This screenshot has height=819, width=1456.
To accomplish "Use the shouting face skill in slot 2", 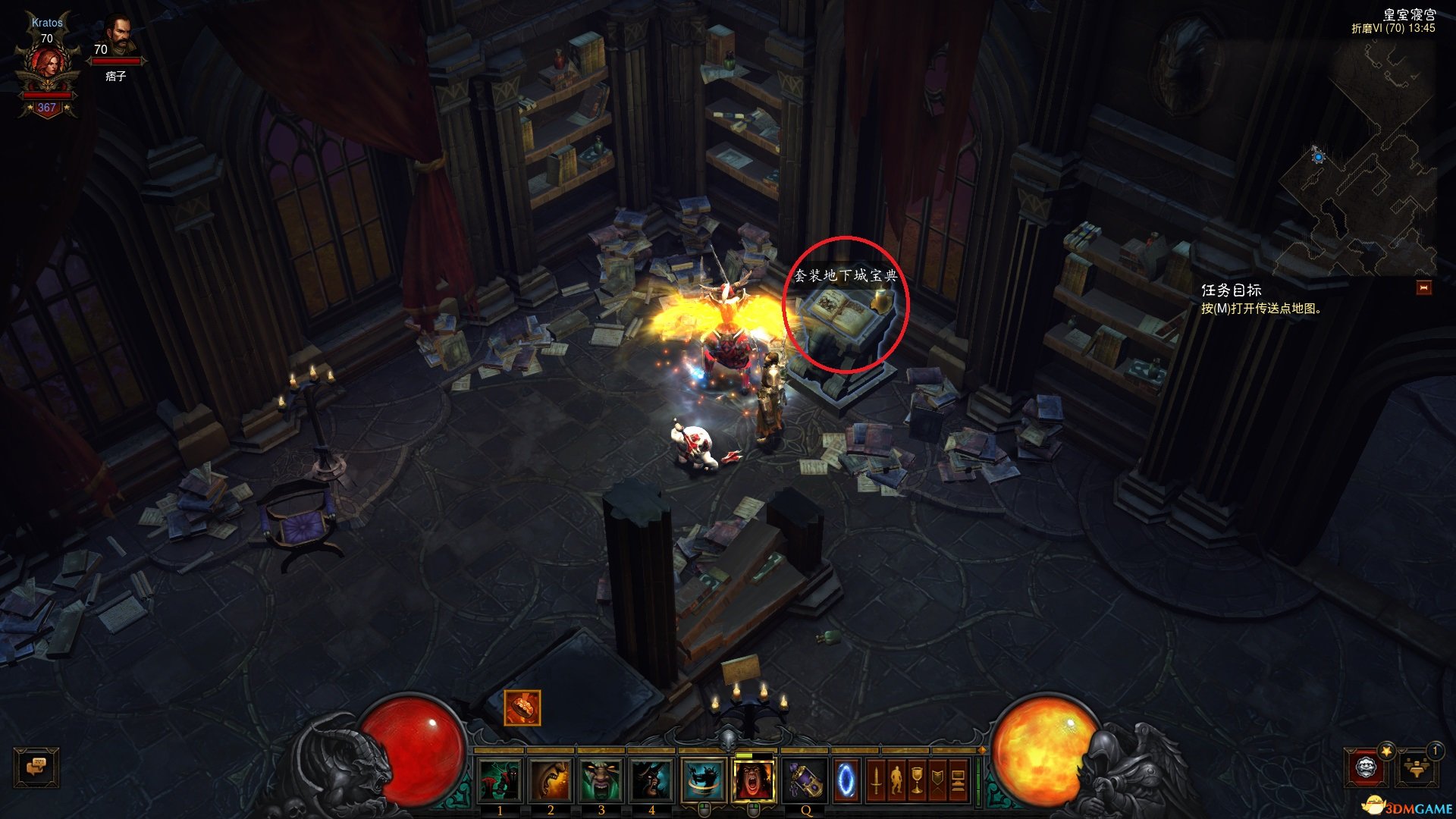I will click(551, 779).
